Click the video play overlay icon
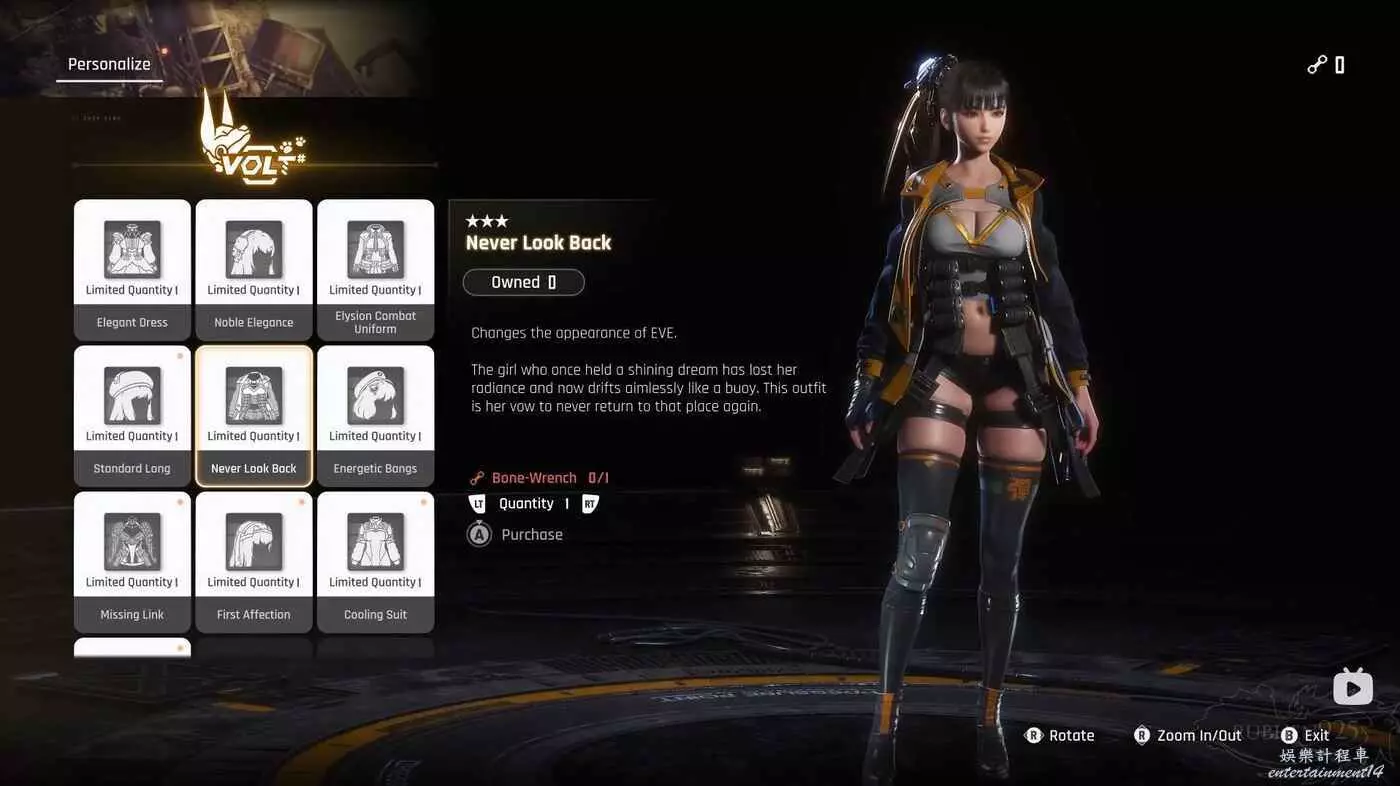 click(x=1352, y=687)
